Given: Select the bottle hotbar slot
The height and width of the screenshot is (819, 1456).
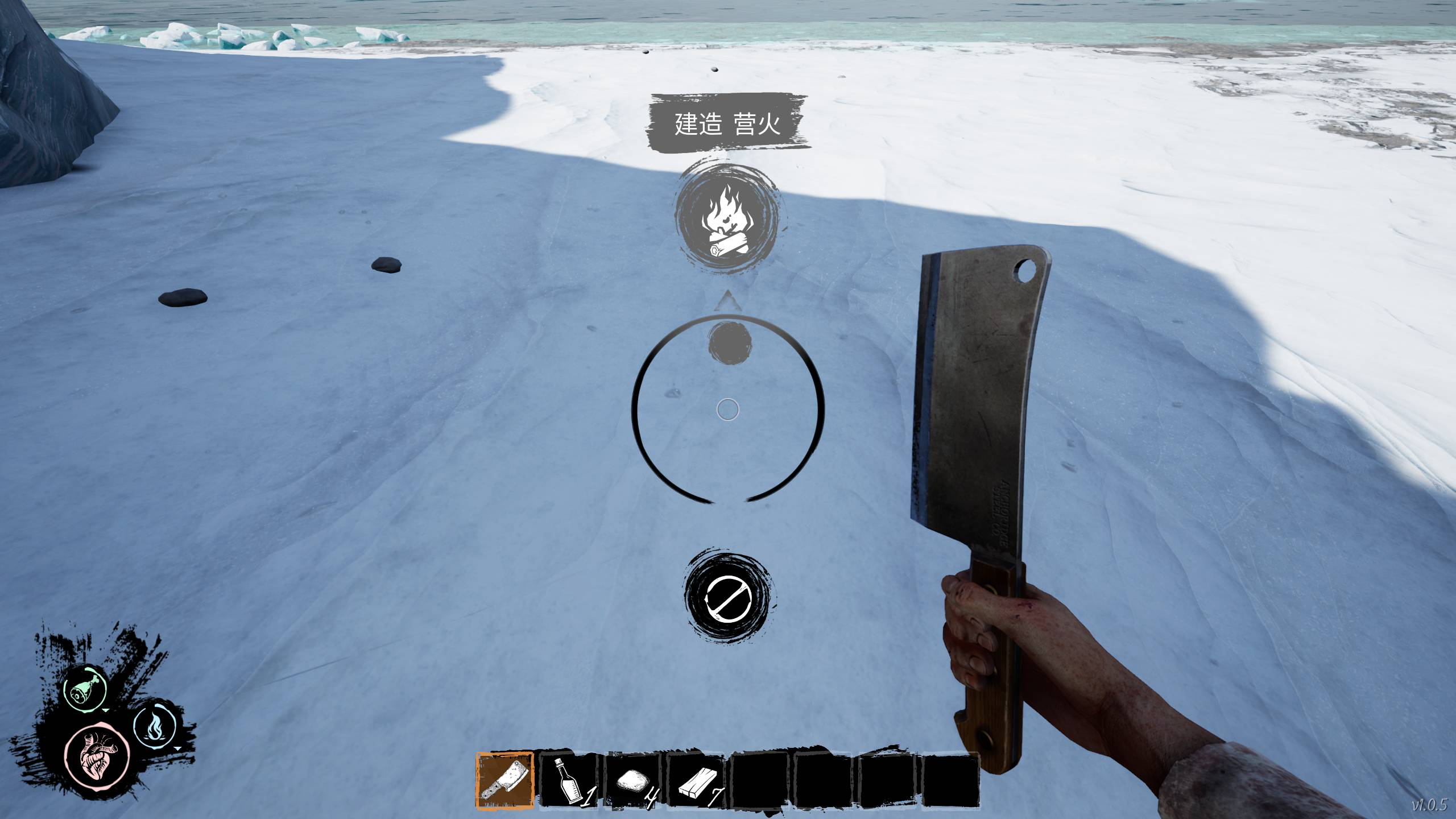Looking at the screenshot, I should click(x=569, y=780).
